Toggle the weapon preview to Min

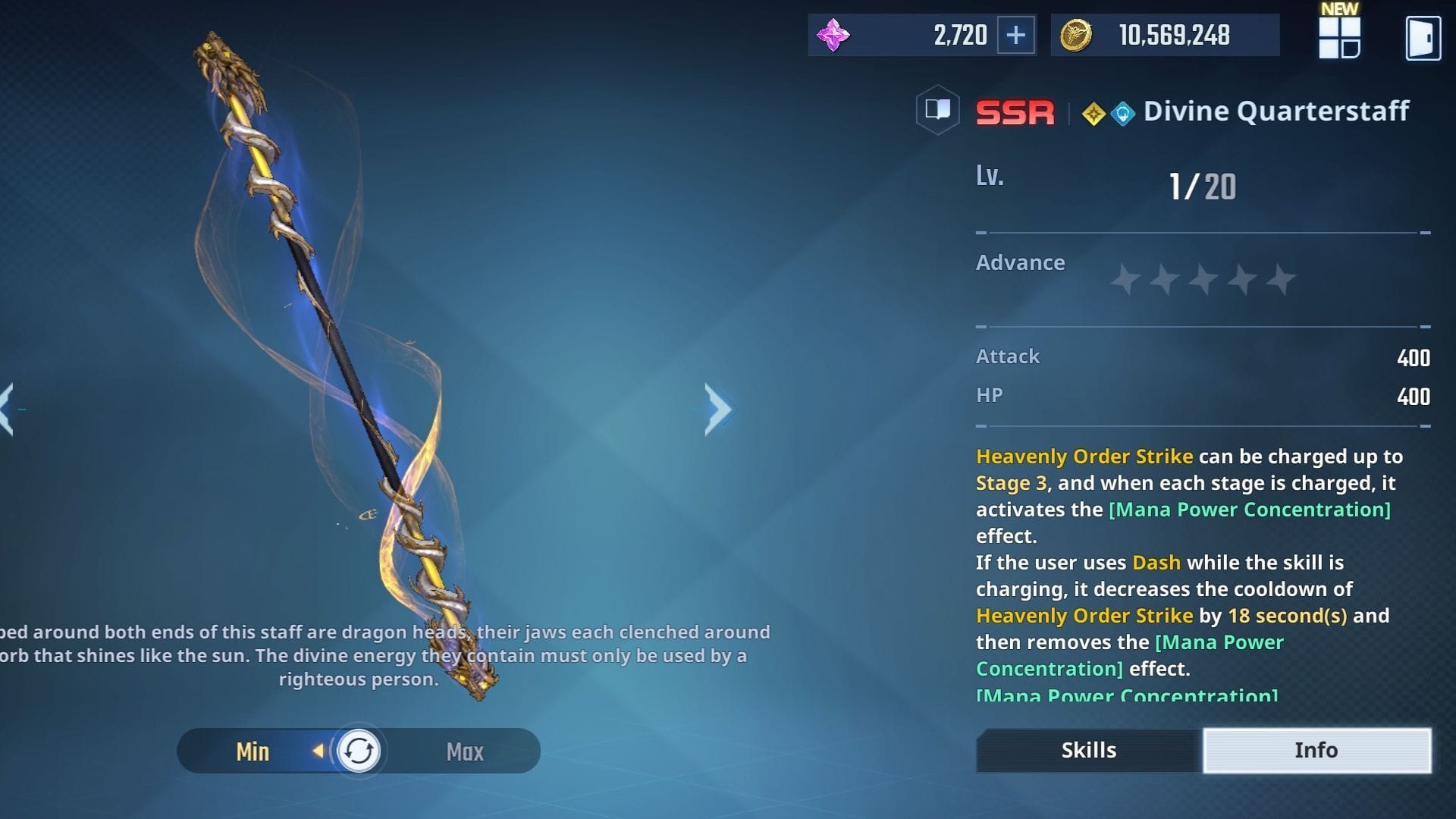pyautogui.click(x=254, y=751)
